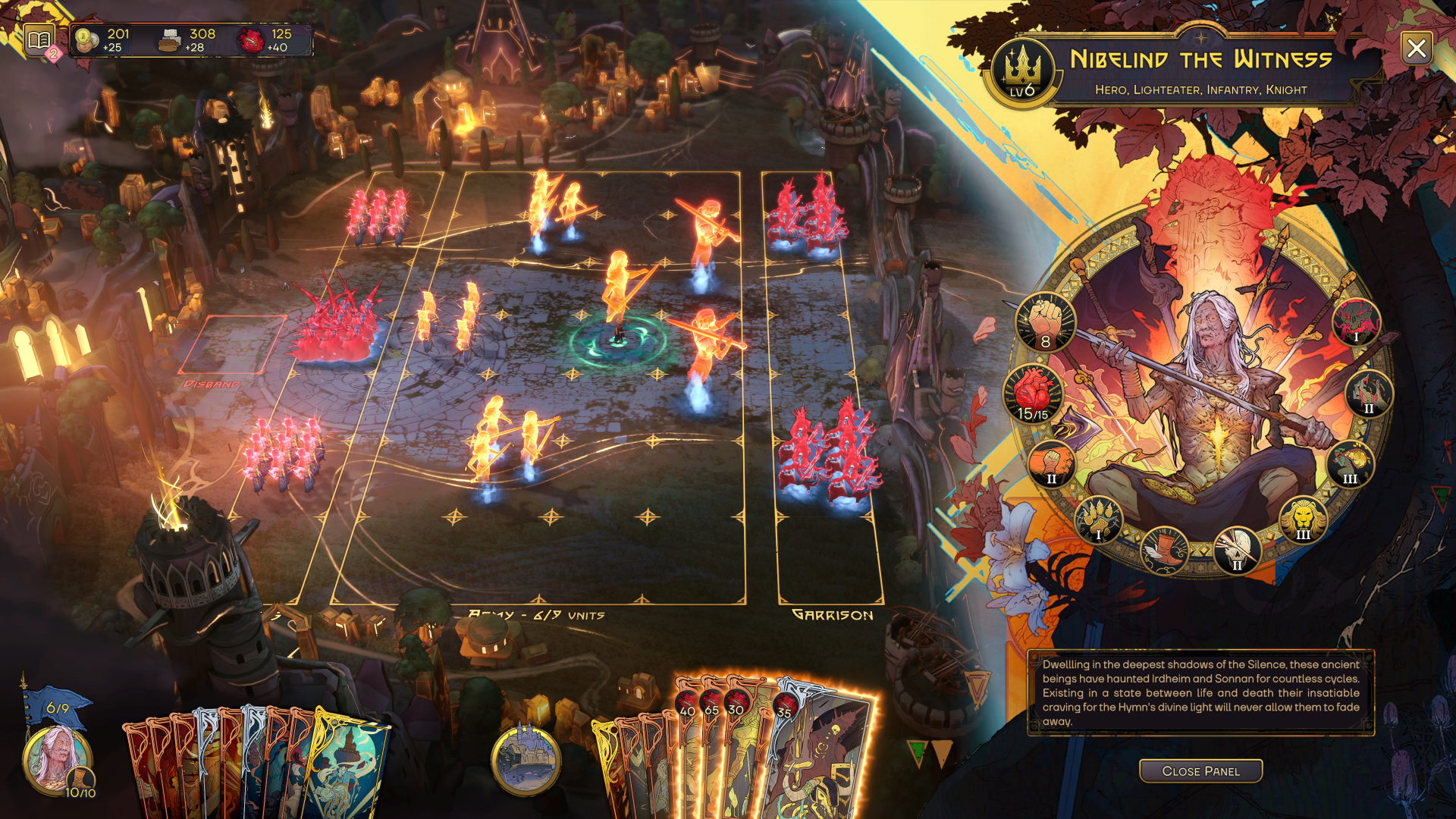Close the hero panel with the X
This screenshot has width=1456, height=819.
(1416, 49)
